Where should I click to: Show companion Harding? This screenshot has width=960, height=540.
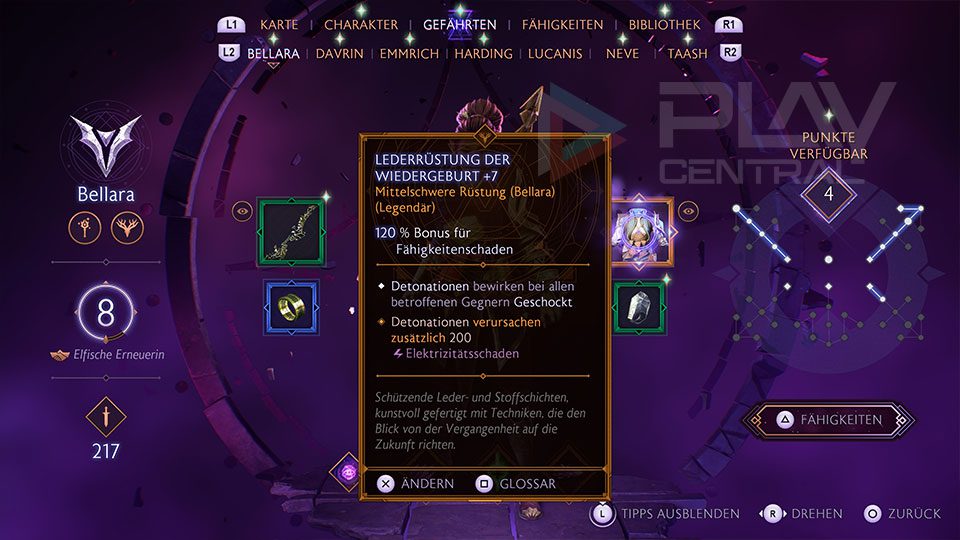pyautogui.click(x=483, y=53)
